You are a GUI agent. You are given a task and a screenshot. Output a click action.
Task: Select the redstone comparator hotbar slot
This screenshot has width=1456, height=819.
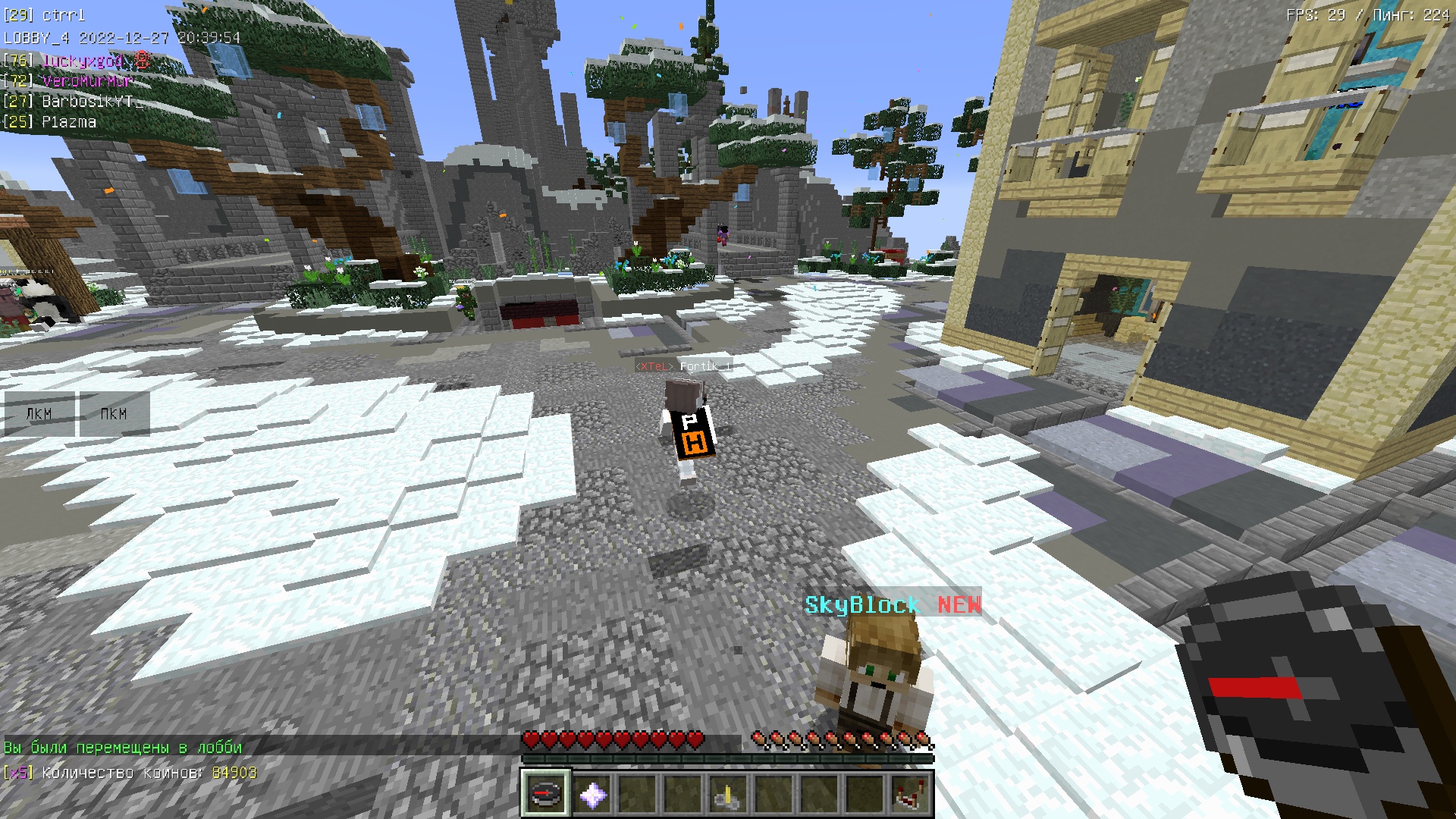pos(909,794)
